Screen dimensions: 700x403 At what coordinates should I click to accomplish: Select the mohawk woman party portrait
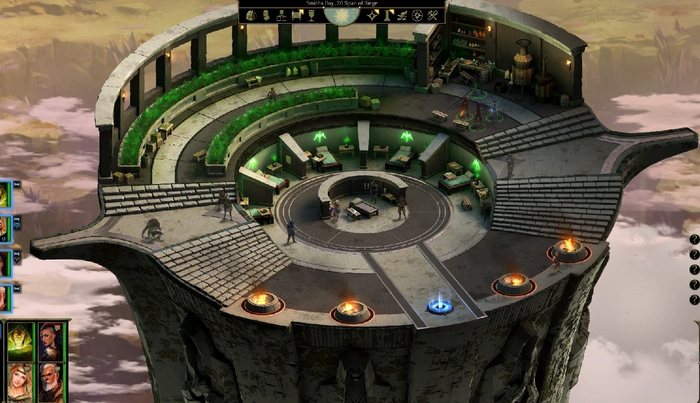click(50, 342)
